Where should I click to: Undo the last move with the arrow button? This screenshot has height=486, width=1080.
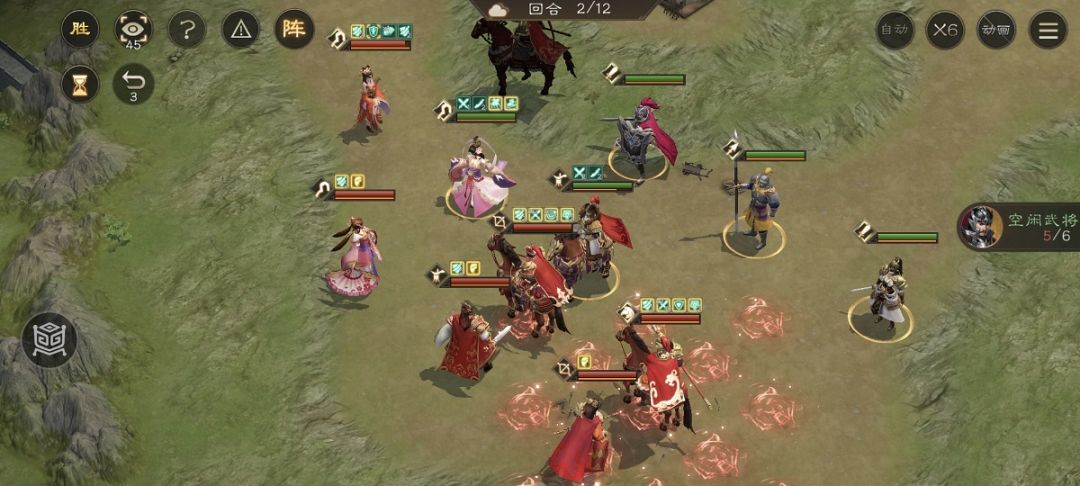(133, 84)
